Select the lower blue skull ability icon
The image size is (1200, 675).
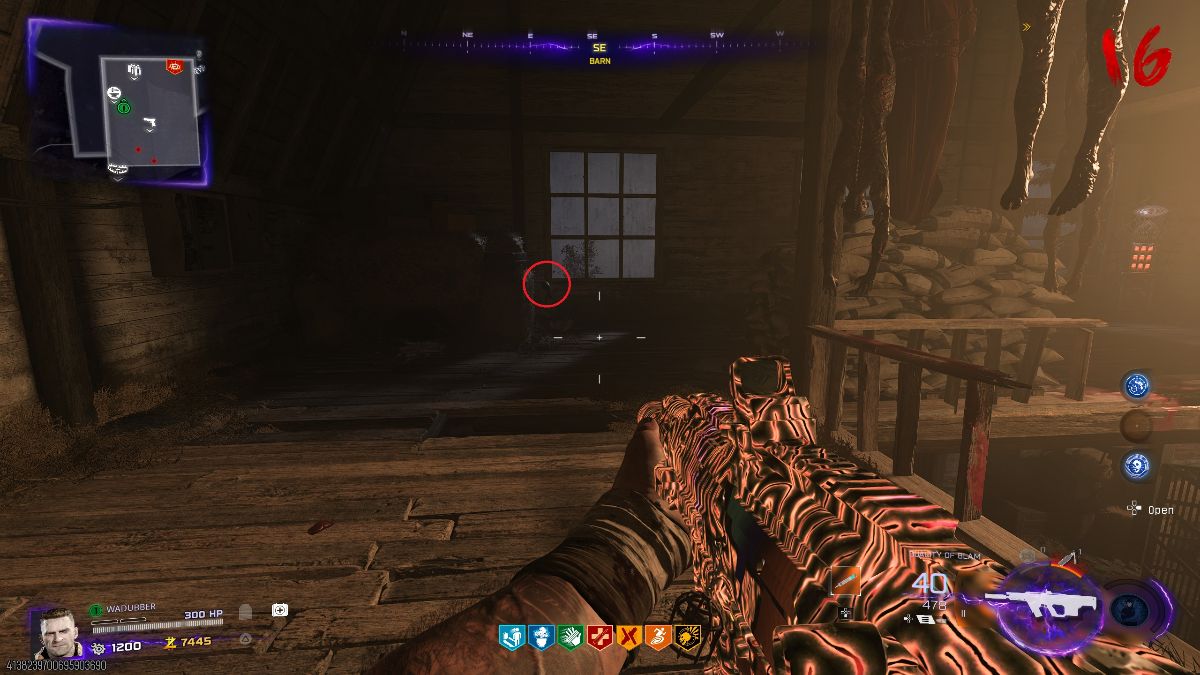[x=1136, y=465]
